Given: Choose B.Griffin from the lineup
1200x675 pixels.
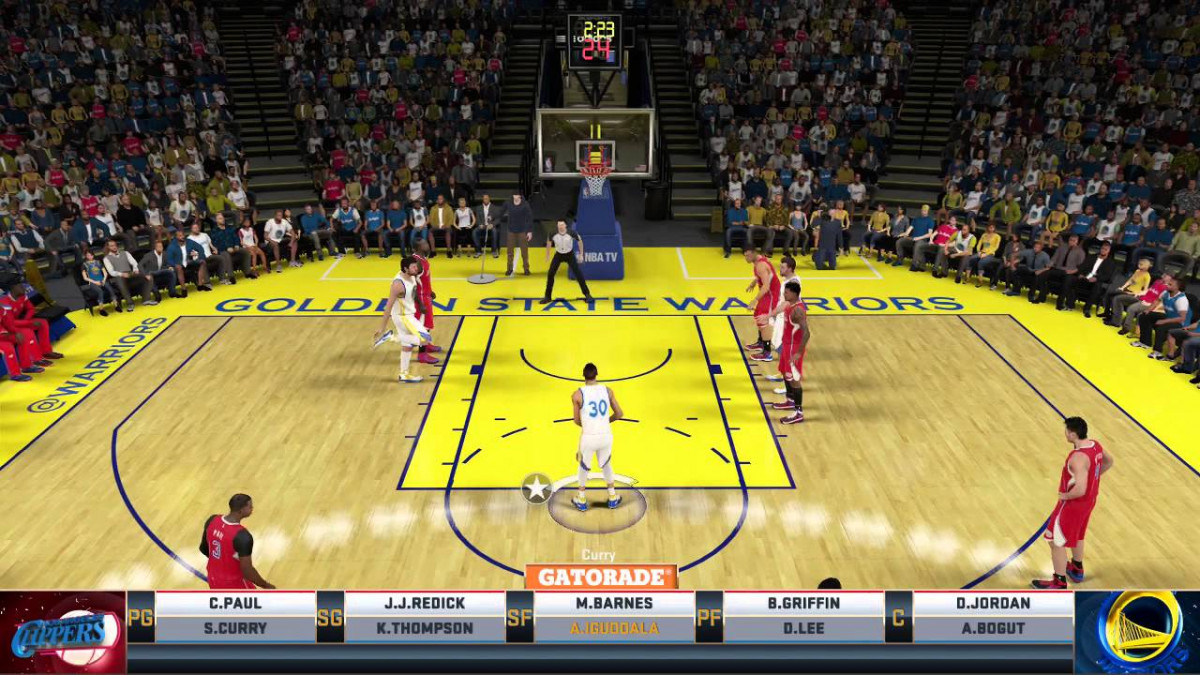Looking at the screenshot, I should coord(803,603).
